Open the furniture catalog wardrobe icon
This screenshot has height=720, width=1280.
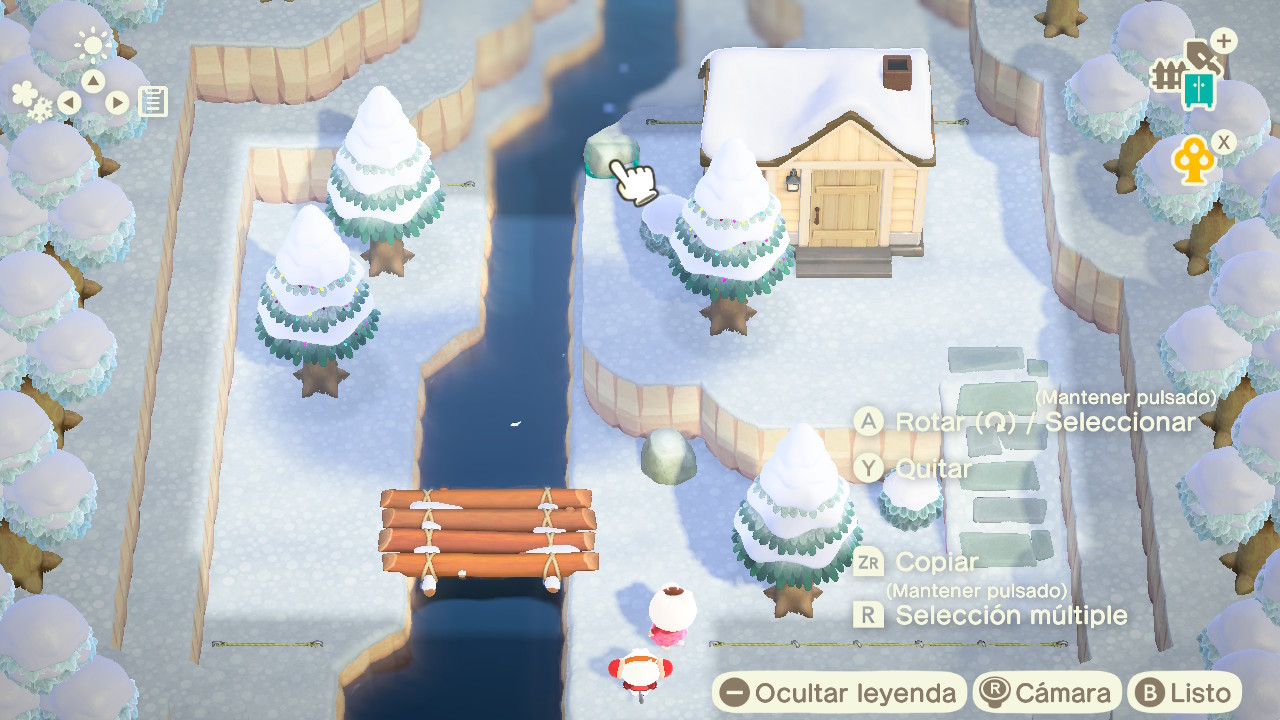pos(1198,90)
